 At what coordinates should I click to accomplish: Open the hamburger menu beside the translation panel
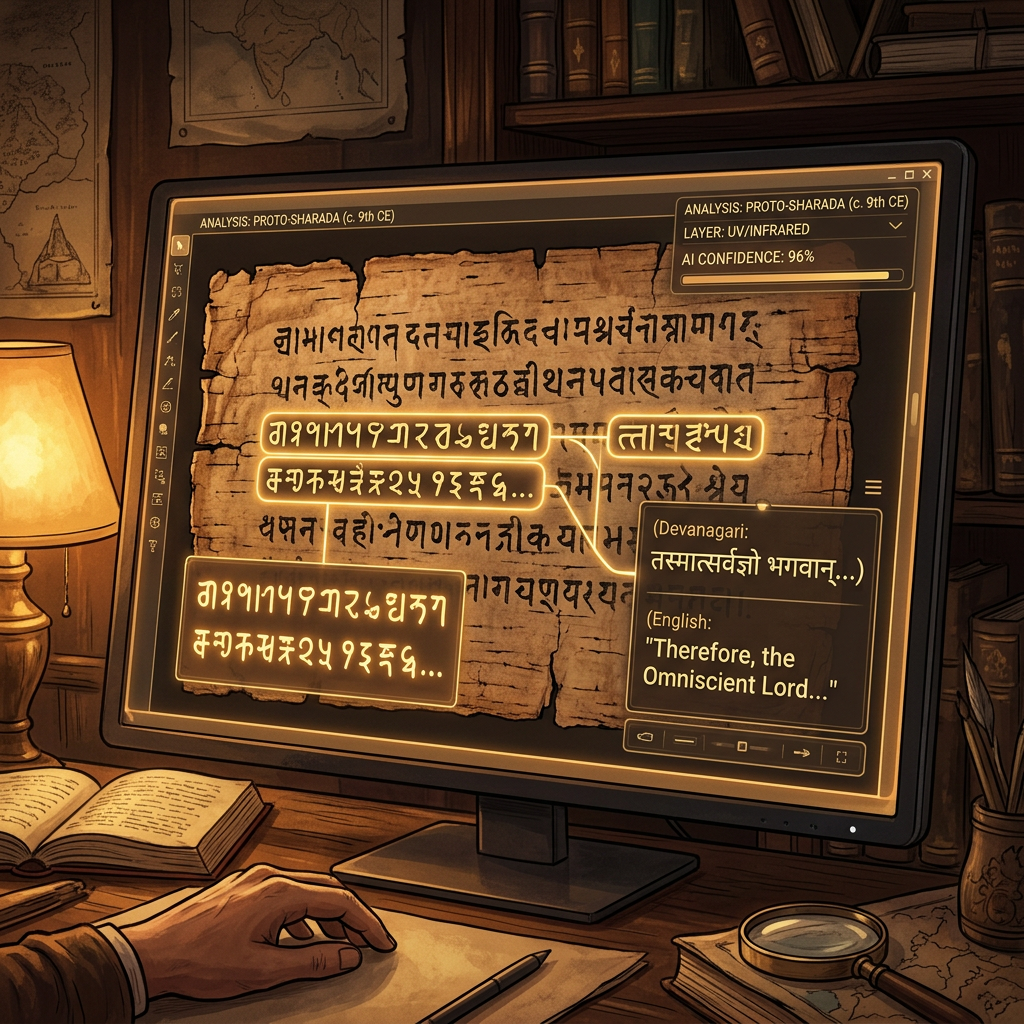tap(873, 487)
